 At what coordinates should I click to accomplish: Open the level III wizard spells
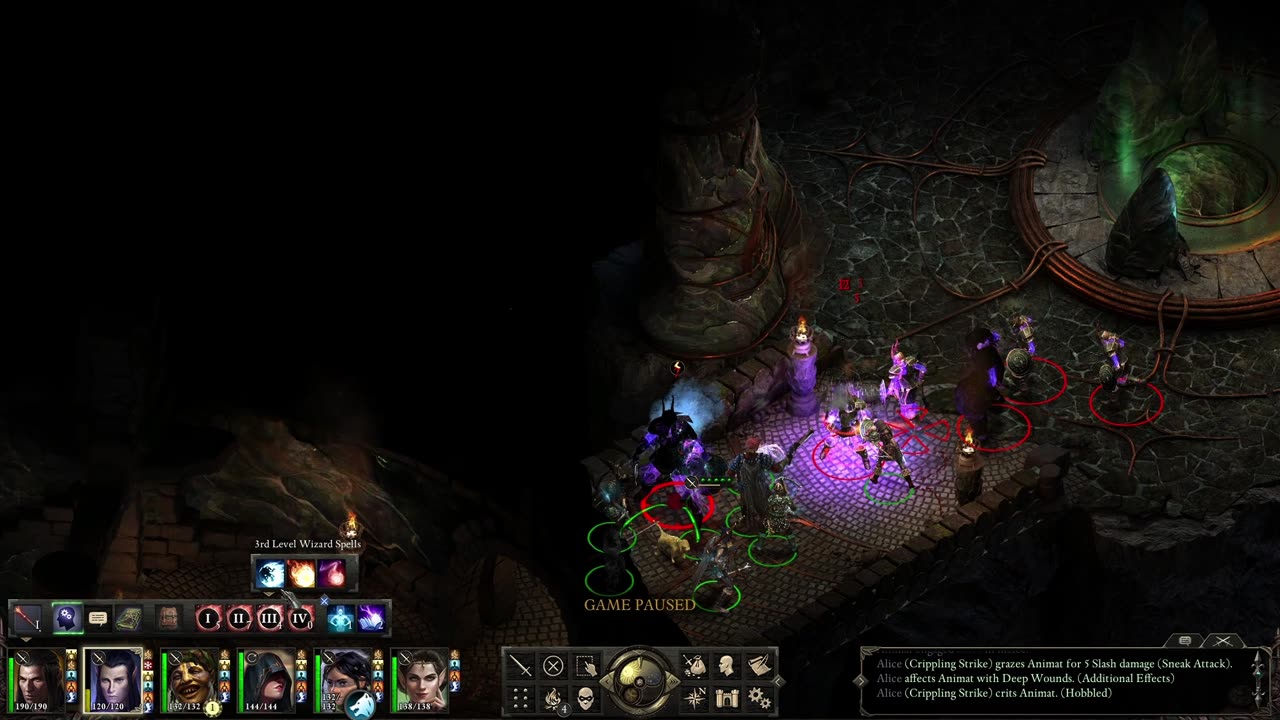[269, 619]
